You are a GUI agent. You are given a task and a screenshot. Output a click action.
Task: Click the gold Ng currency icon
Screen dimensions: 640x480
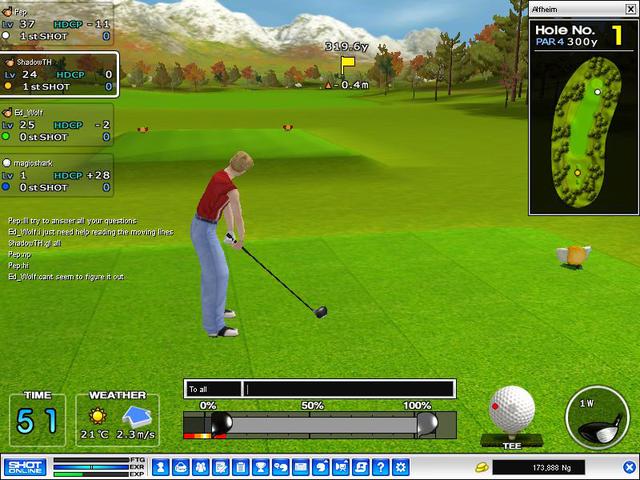(x=480, y=467)
